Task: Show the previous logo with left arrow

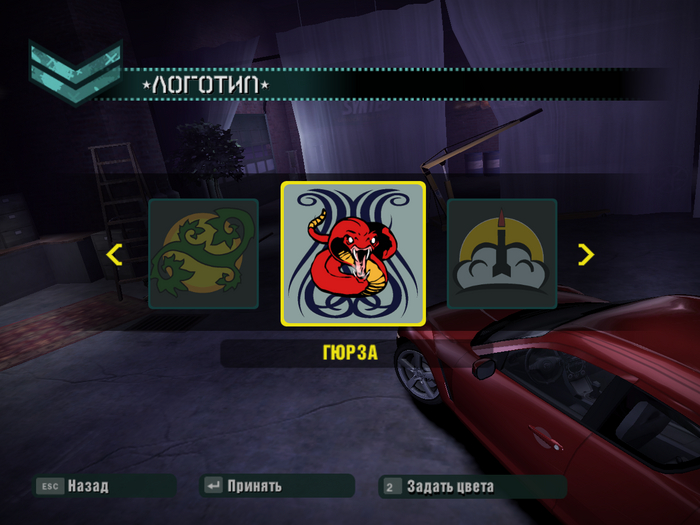Action: [114, 254]
